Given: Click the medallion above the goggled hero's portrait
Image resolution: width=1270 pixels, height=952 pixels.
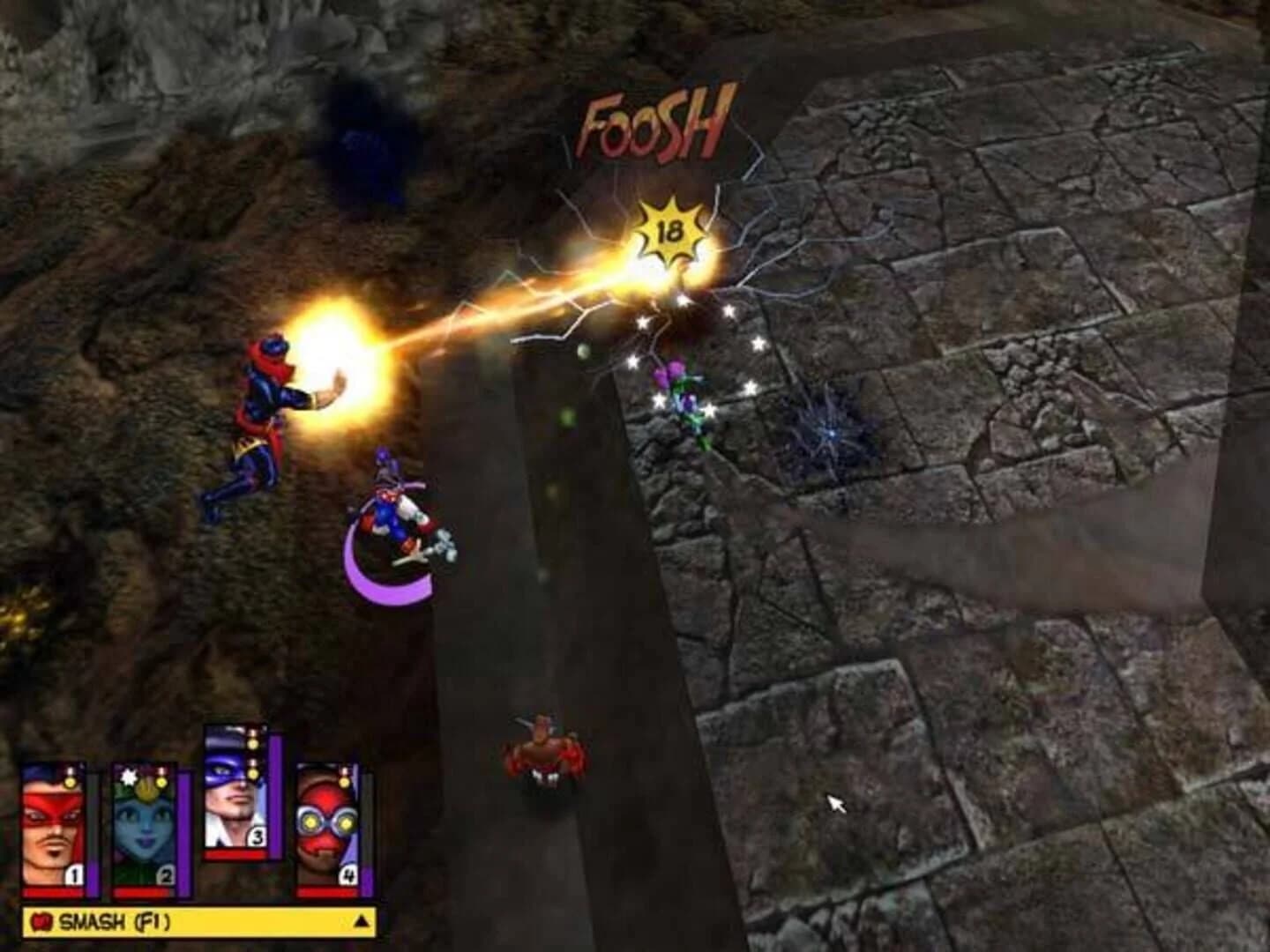Looking at the screenshot, I should [x=345, y=782].
